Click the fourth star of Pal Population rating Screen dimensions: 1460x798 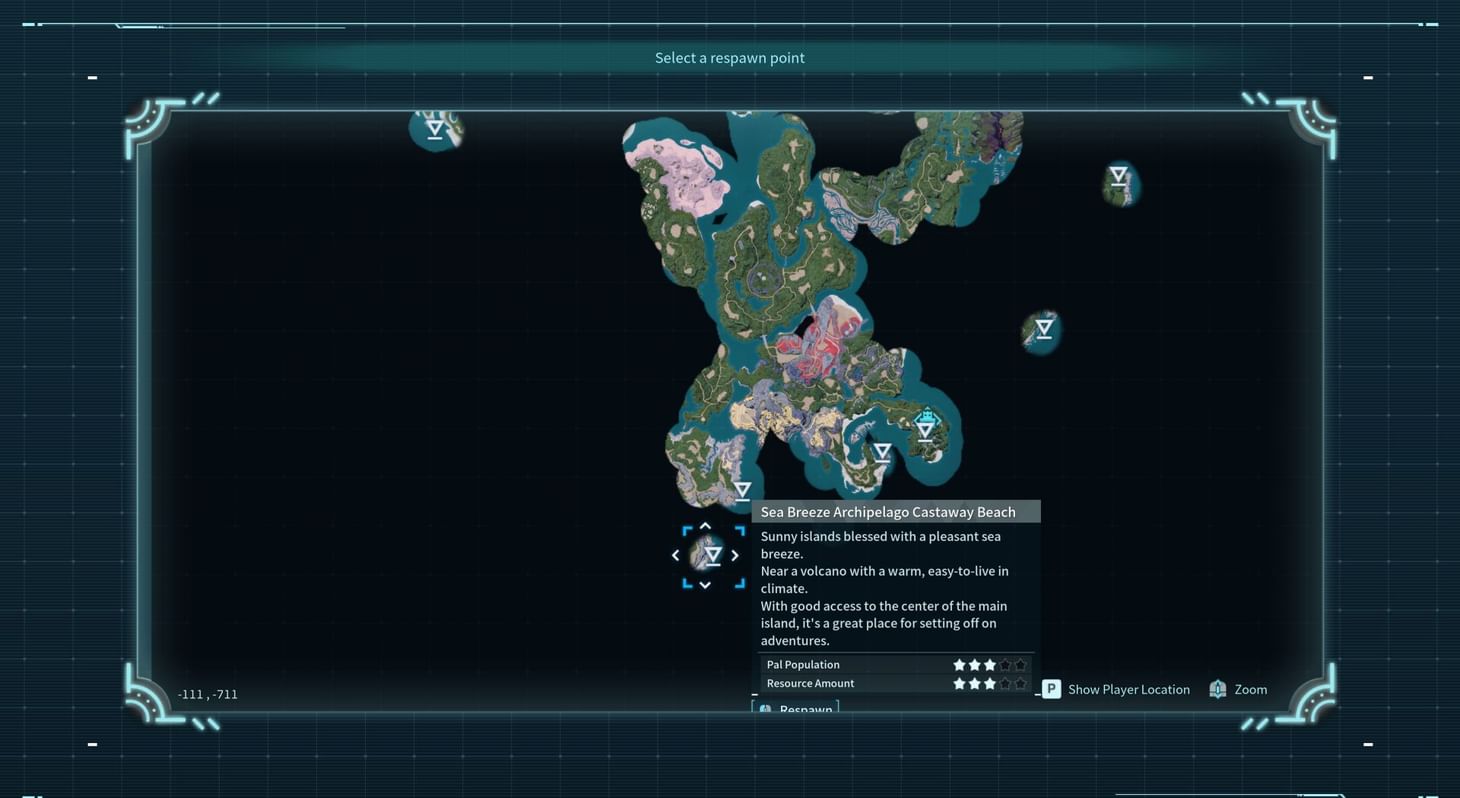pyautogui.click(x=1004, y=664)
